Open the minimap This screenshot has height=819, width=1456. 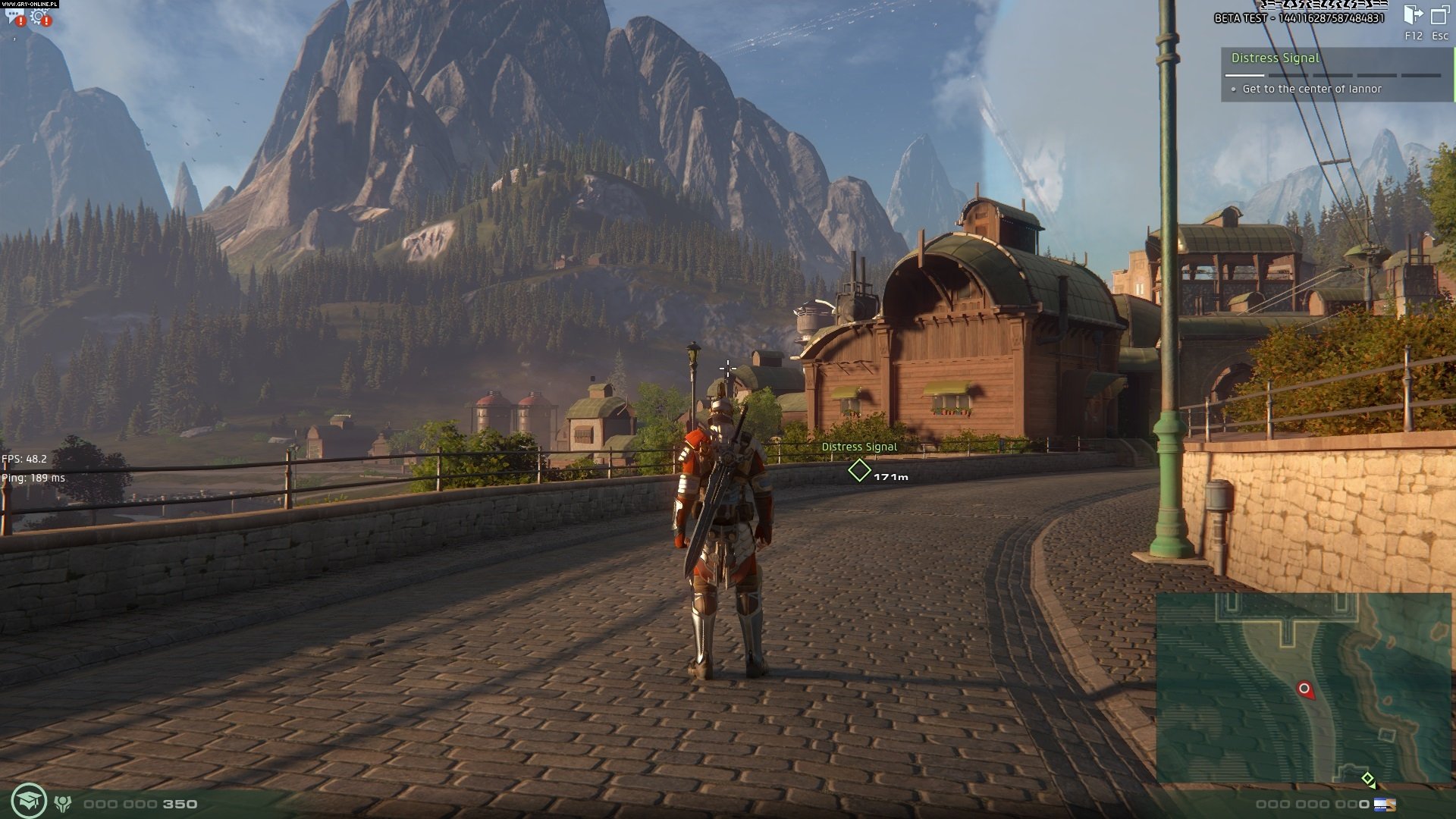click(x=1303, y=688)
